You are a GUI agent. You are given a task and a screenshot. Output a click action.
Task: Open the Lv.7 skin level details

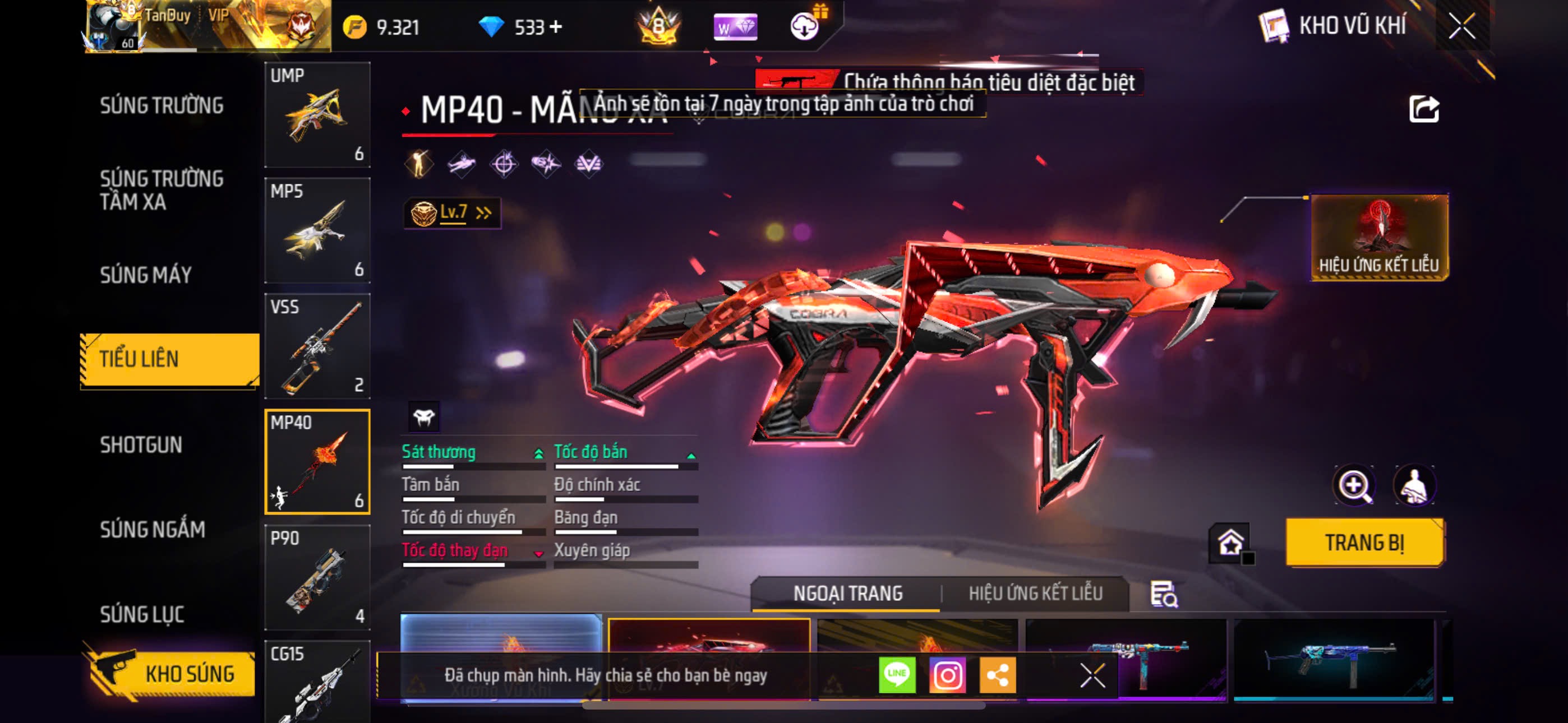(451, 213)
